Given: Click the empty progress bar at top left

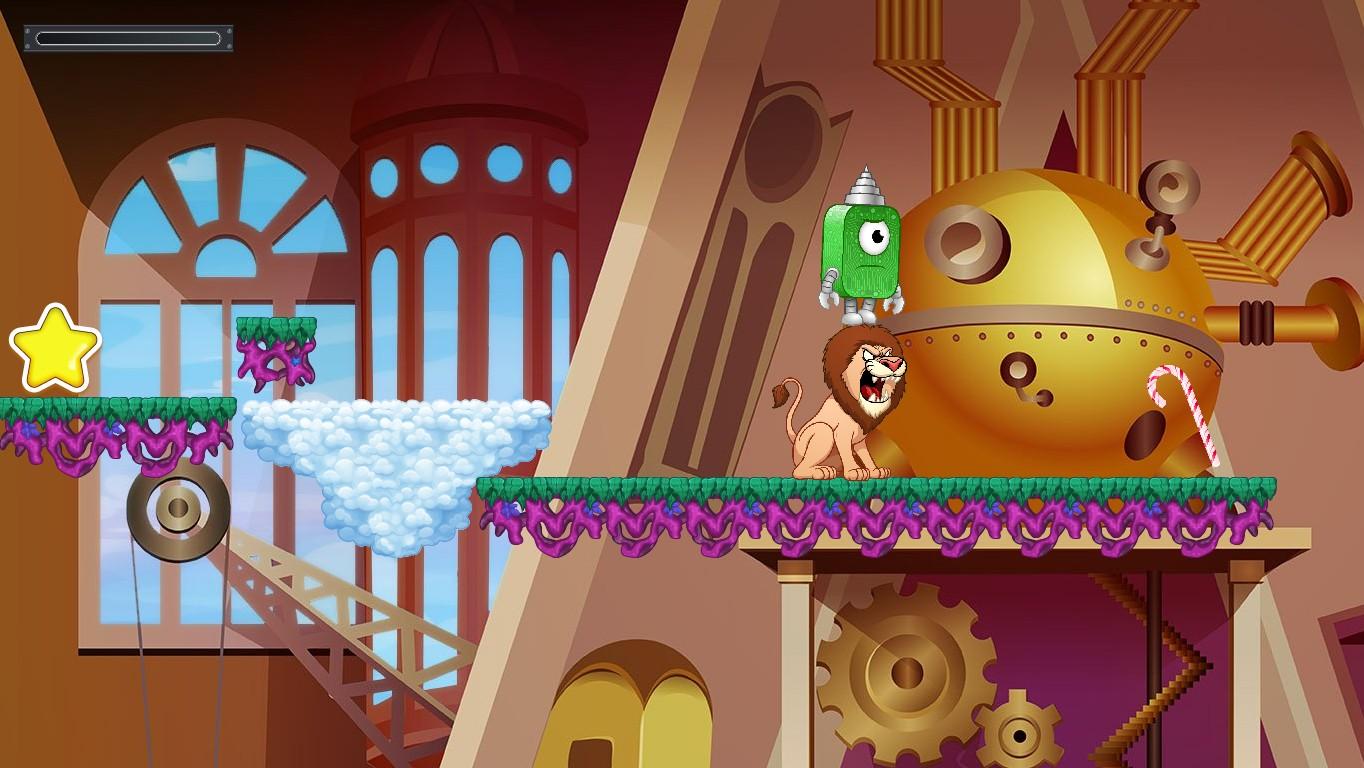Looking at the screenshot, I should 127,37.
